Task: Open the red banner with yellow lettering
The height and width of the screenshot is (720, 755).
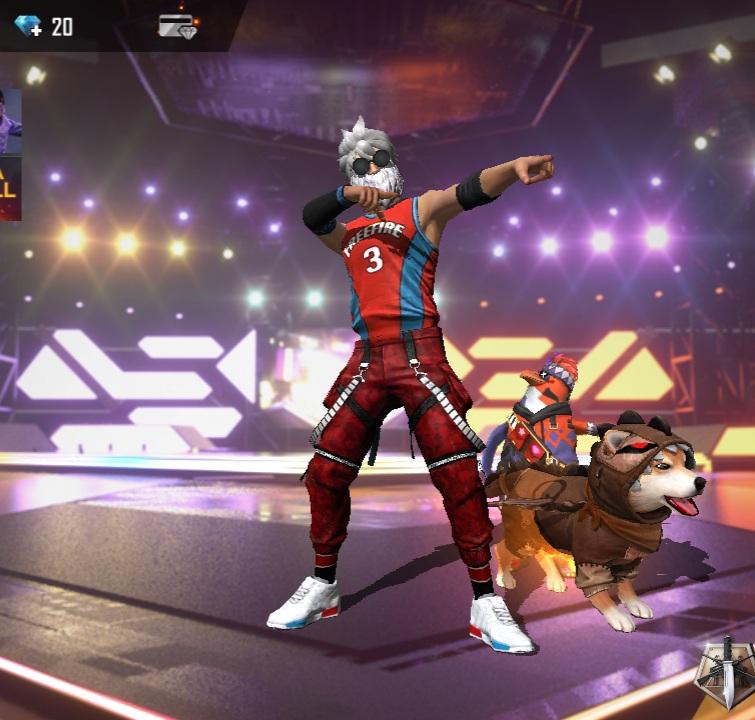Action: [10, 189]
